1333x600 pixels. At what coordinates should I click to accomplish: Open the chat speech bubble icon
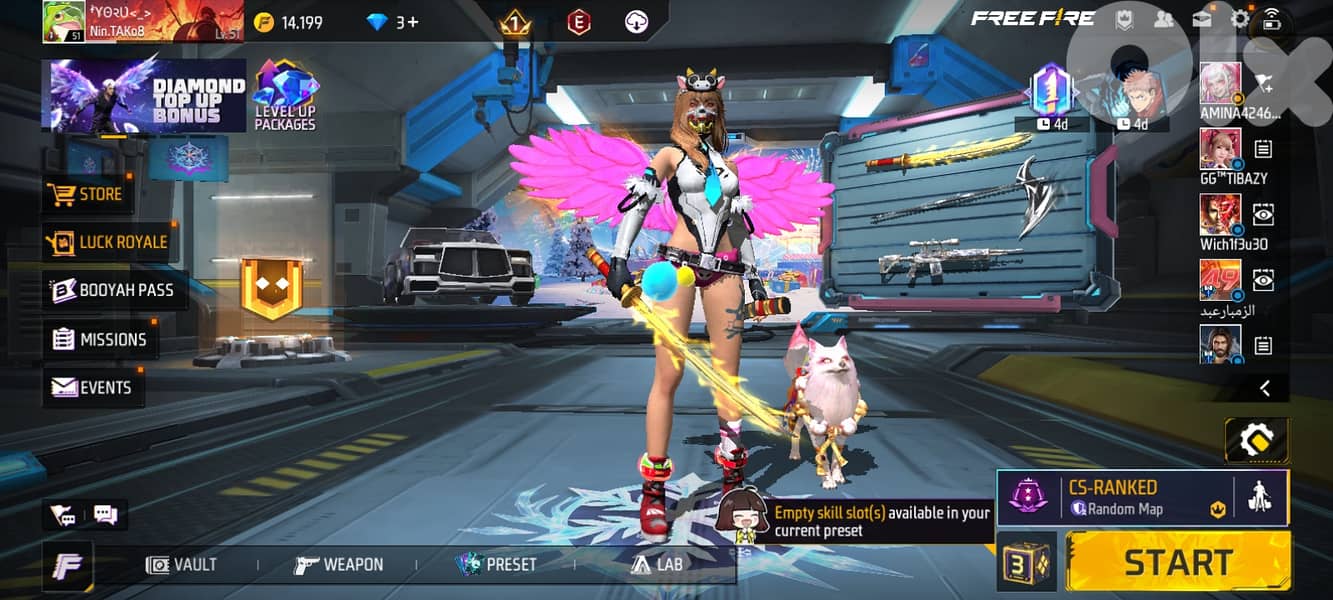[x=105, y=515]
